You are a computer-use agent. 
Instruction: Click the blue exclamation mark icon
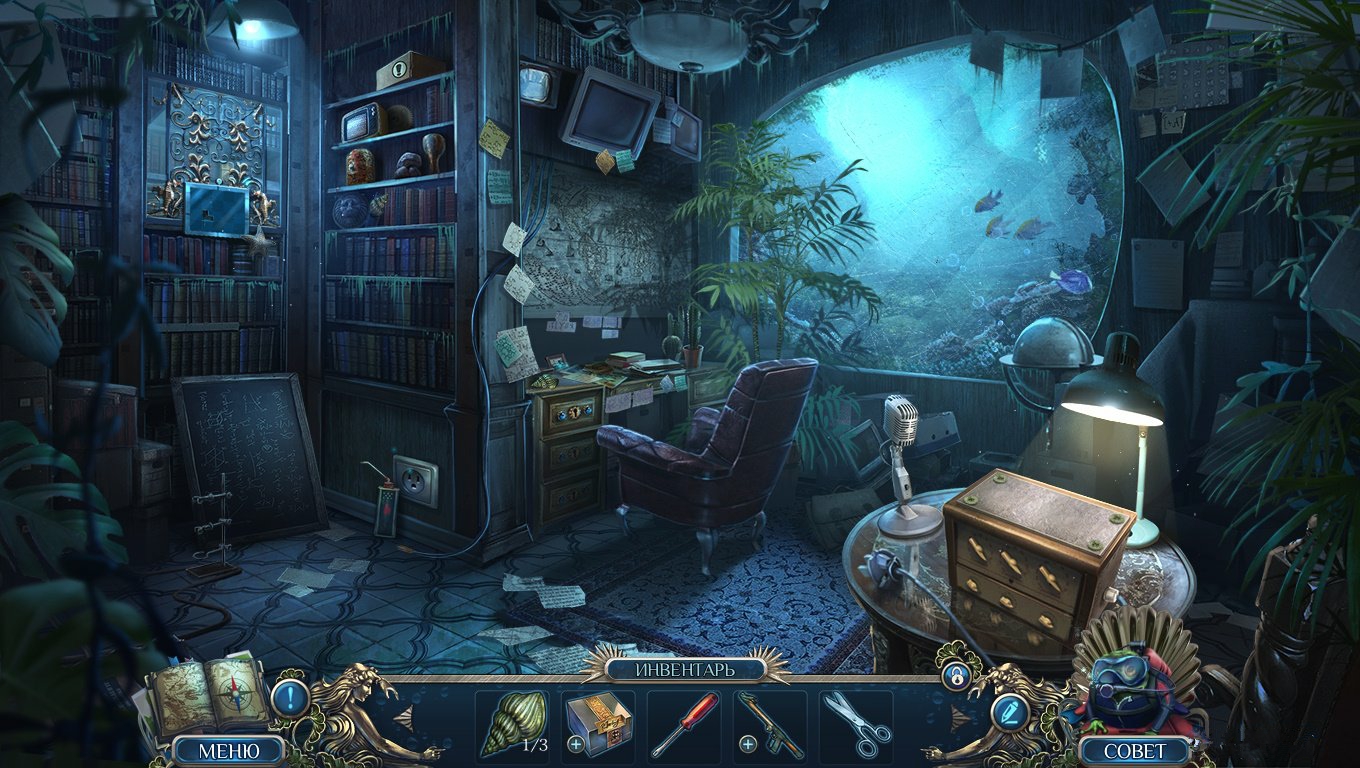(x=290, y=696)
